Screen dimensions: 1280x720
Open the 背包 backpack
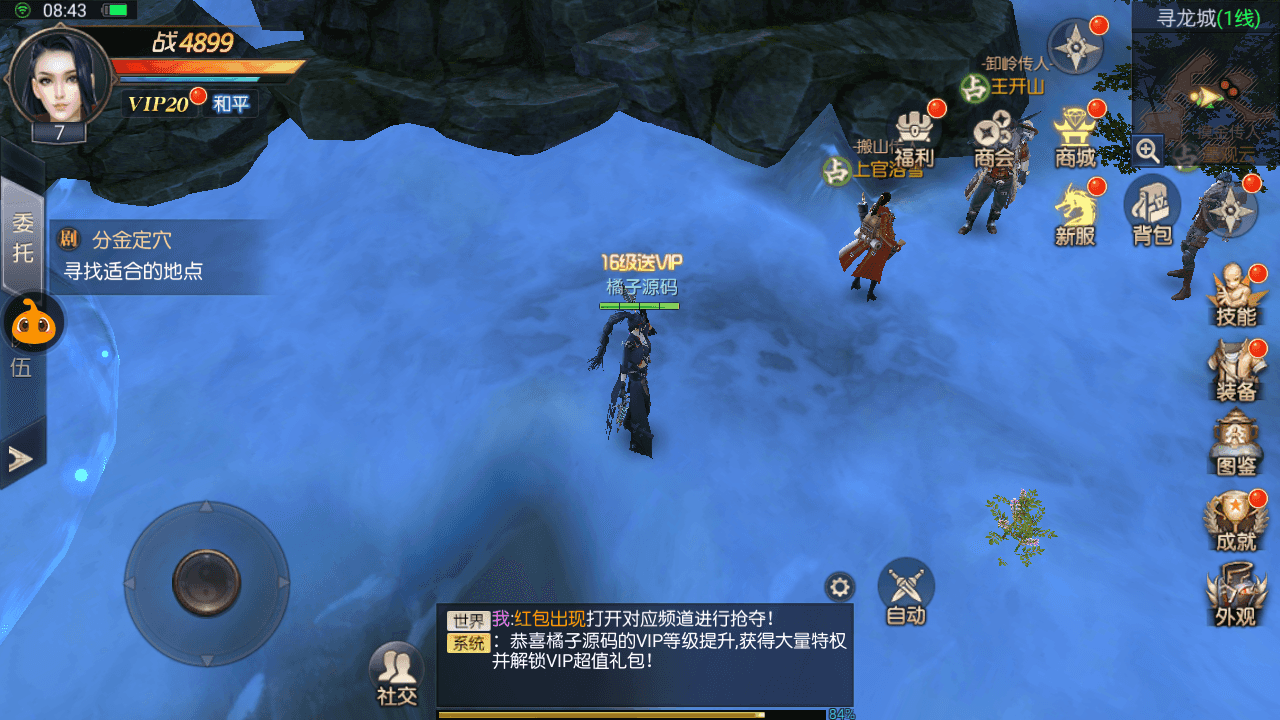coord(1152,213)
